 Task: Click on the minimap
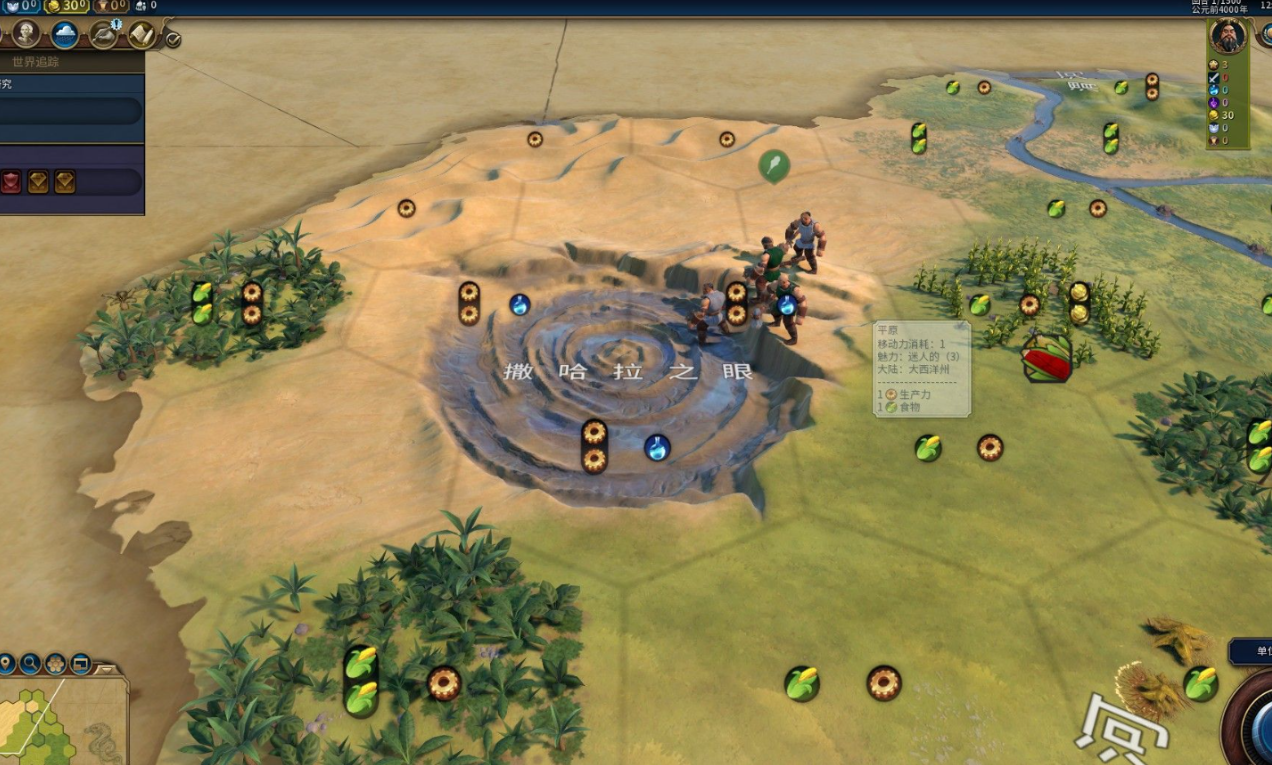click(x=60, y=722)
